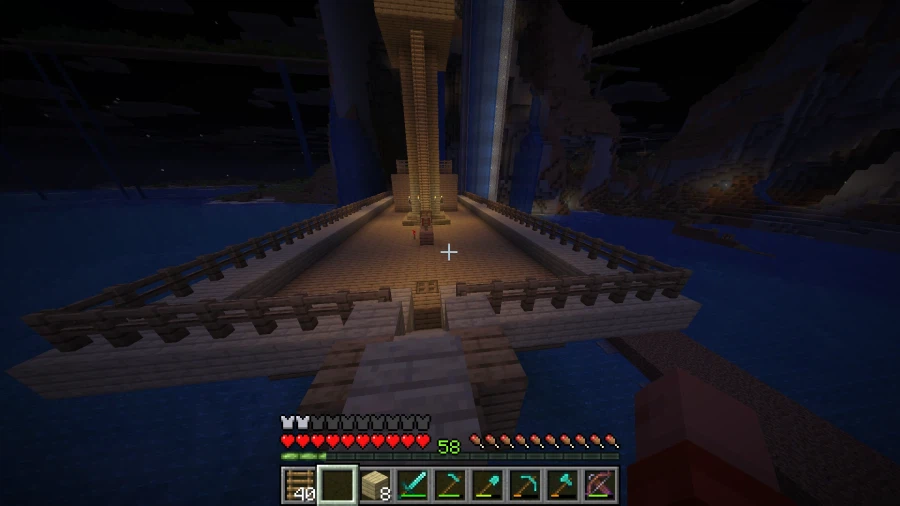Select the diamond sword slot
Image resolution: width=900 pixels, height=506 pixels.
(413, 485)
